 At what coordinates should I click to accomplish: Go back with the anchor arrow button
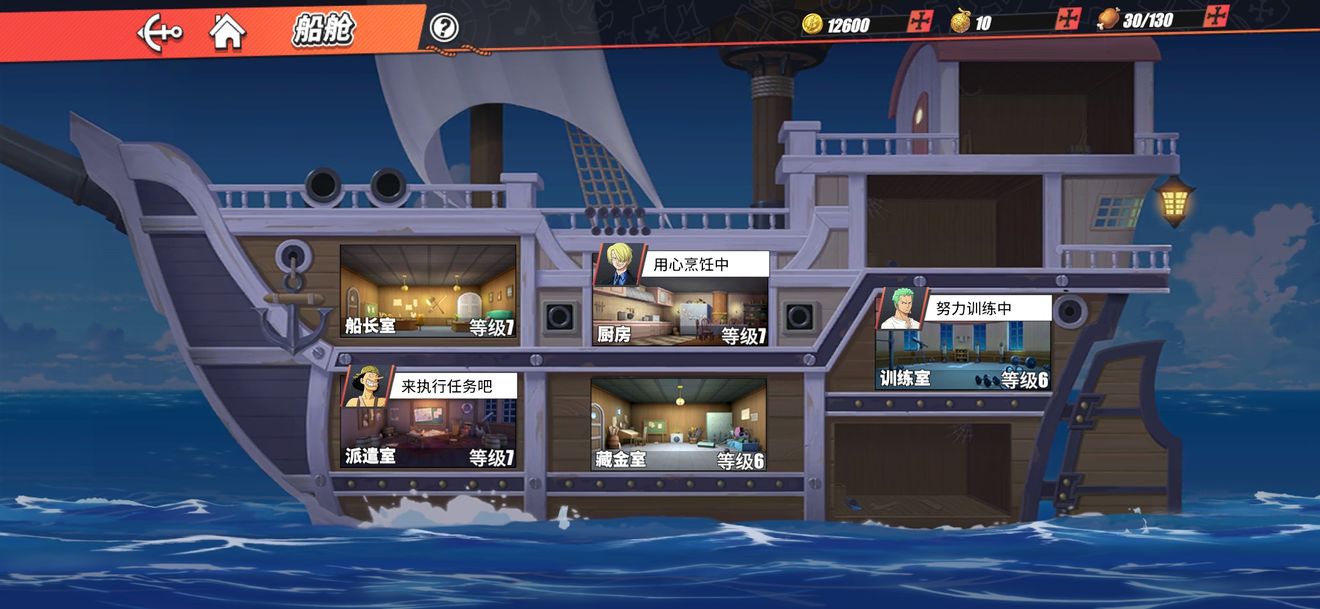[159, 33]
